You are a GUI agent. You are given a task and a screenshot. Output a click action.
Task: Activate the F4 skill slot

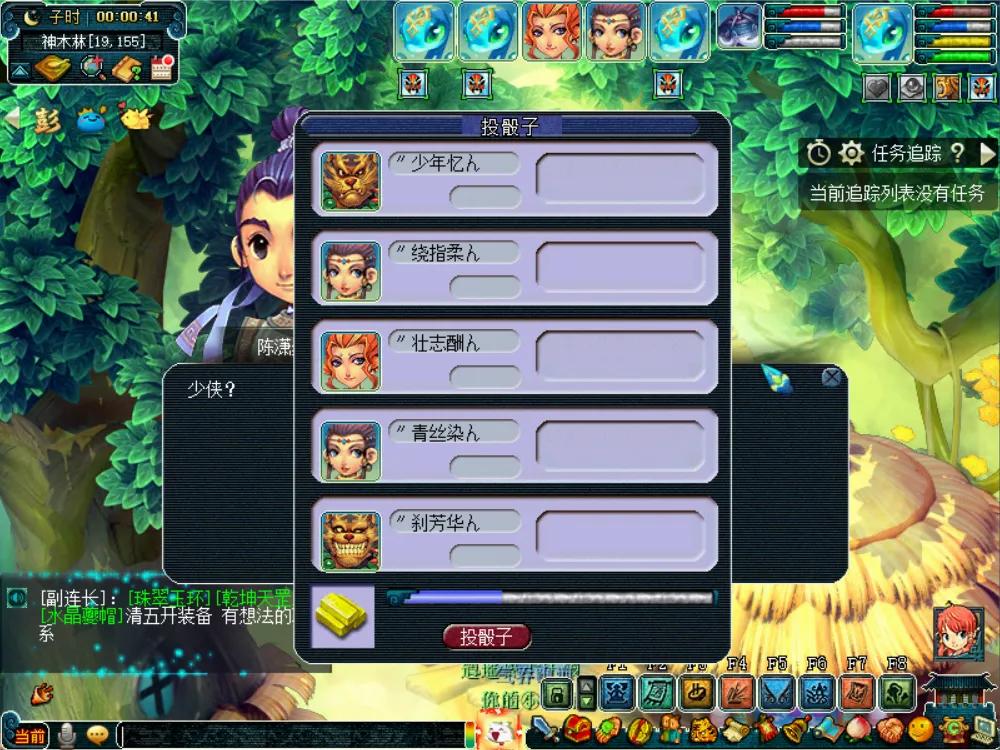(x=737, y=693)
